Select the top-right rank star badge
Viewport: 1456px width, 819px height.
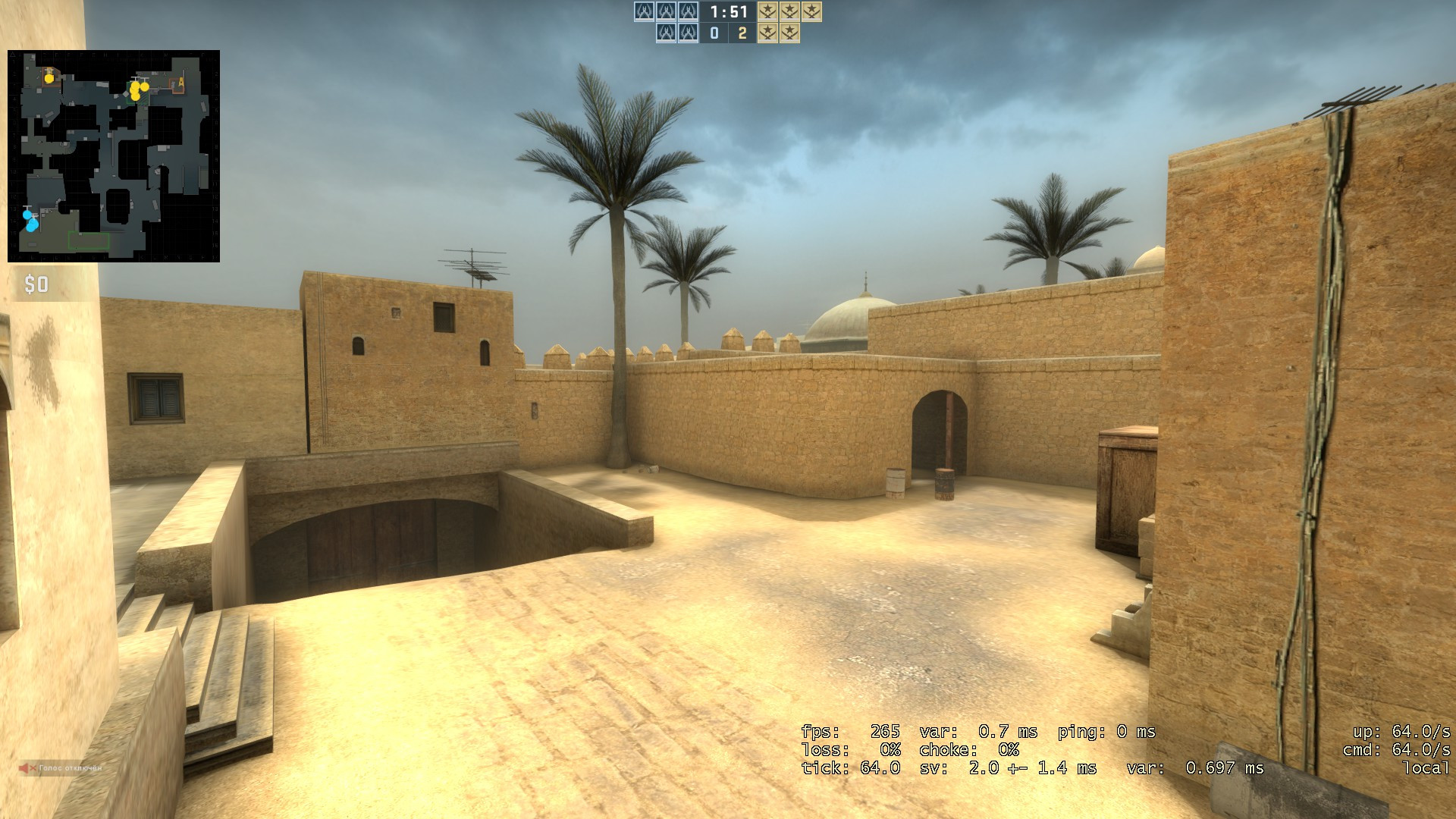811,12
